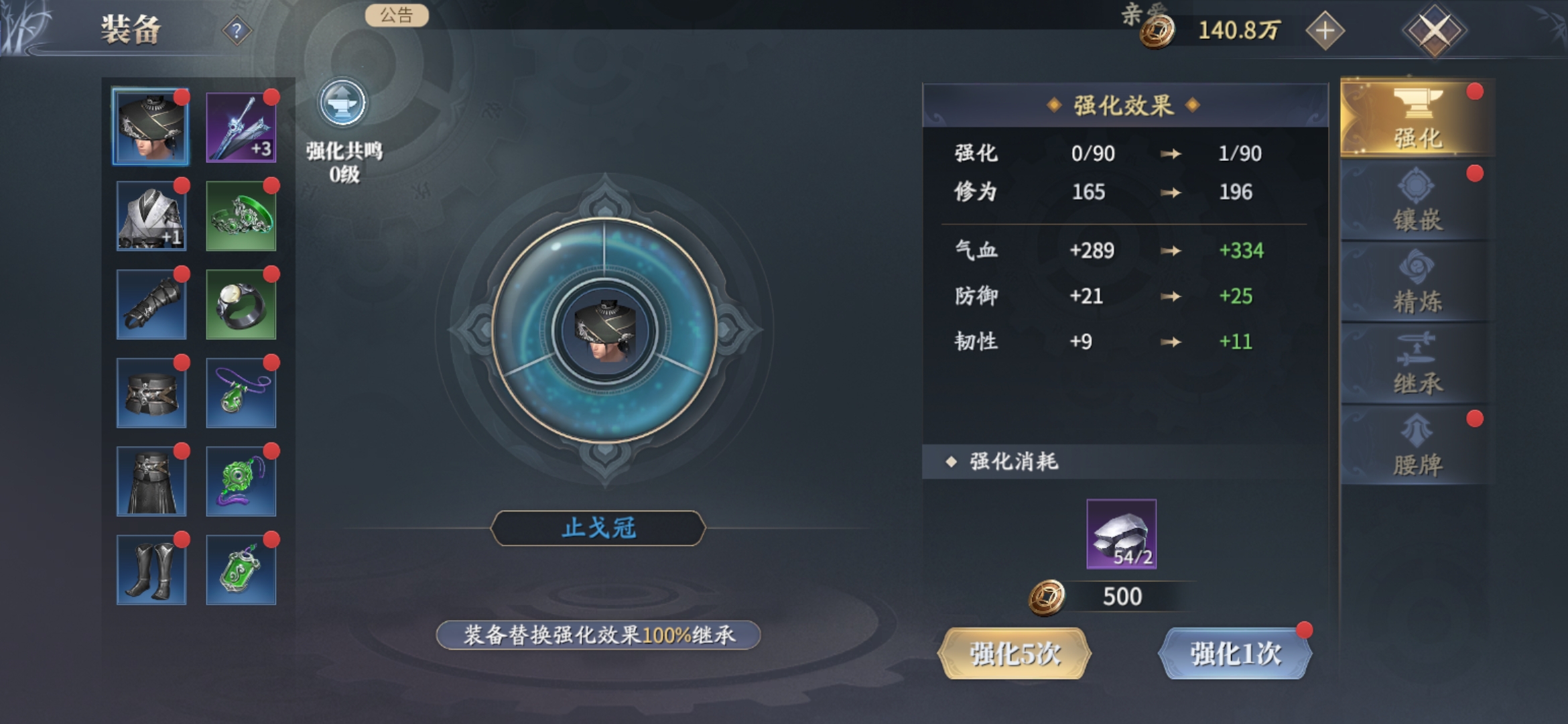Select the white robe armor slot
This screenshot has width=1568, height=724.
pos(151,216)
